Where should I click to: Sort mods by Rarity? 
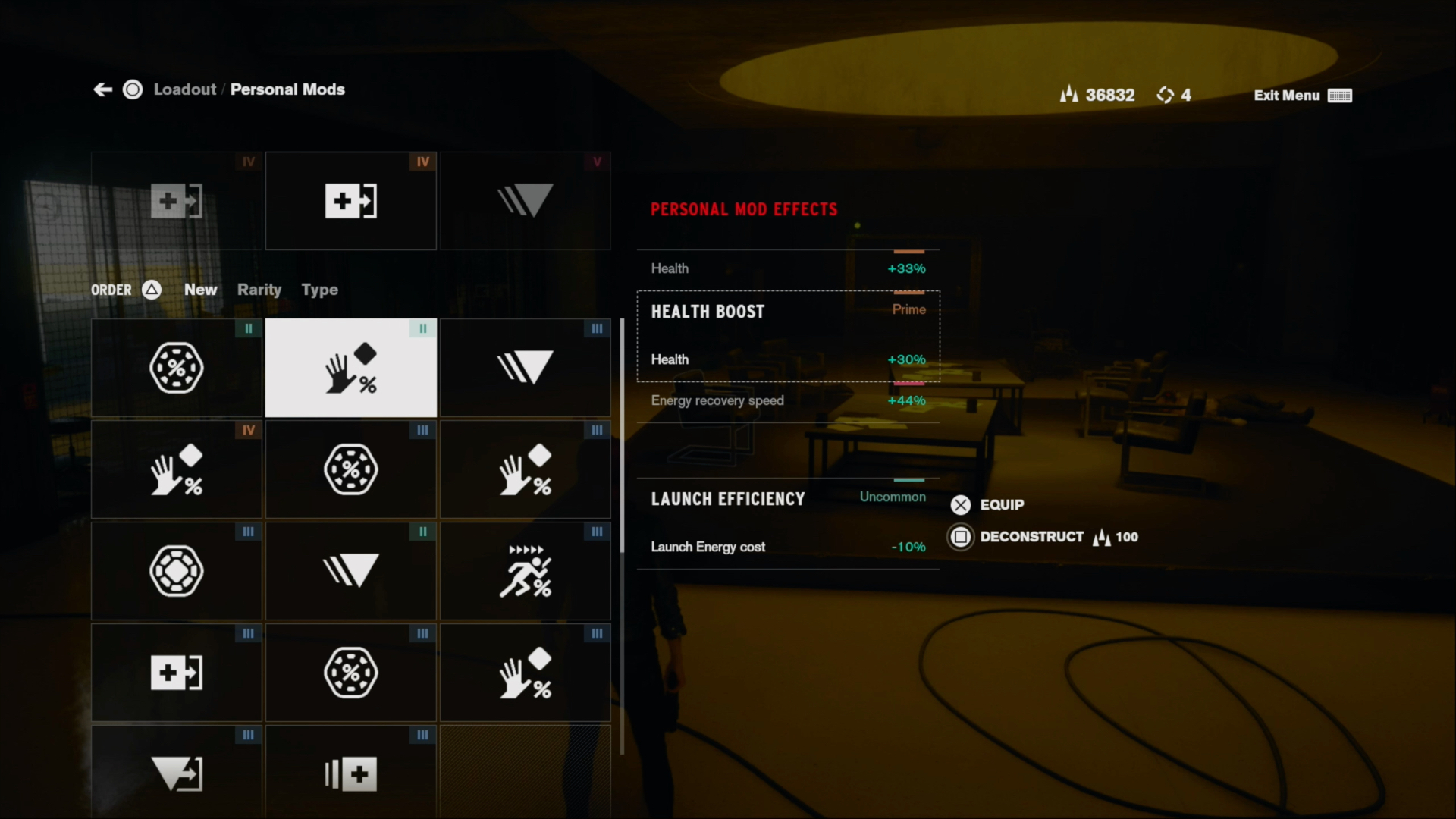tap(259, 290)
